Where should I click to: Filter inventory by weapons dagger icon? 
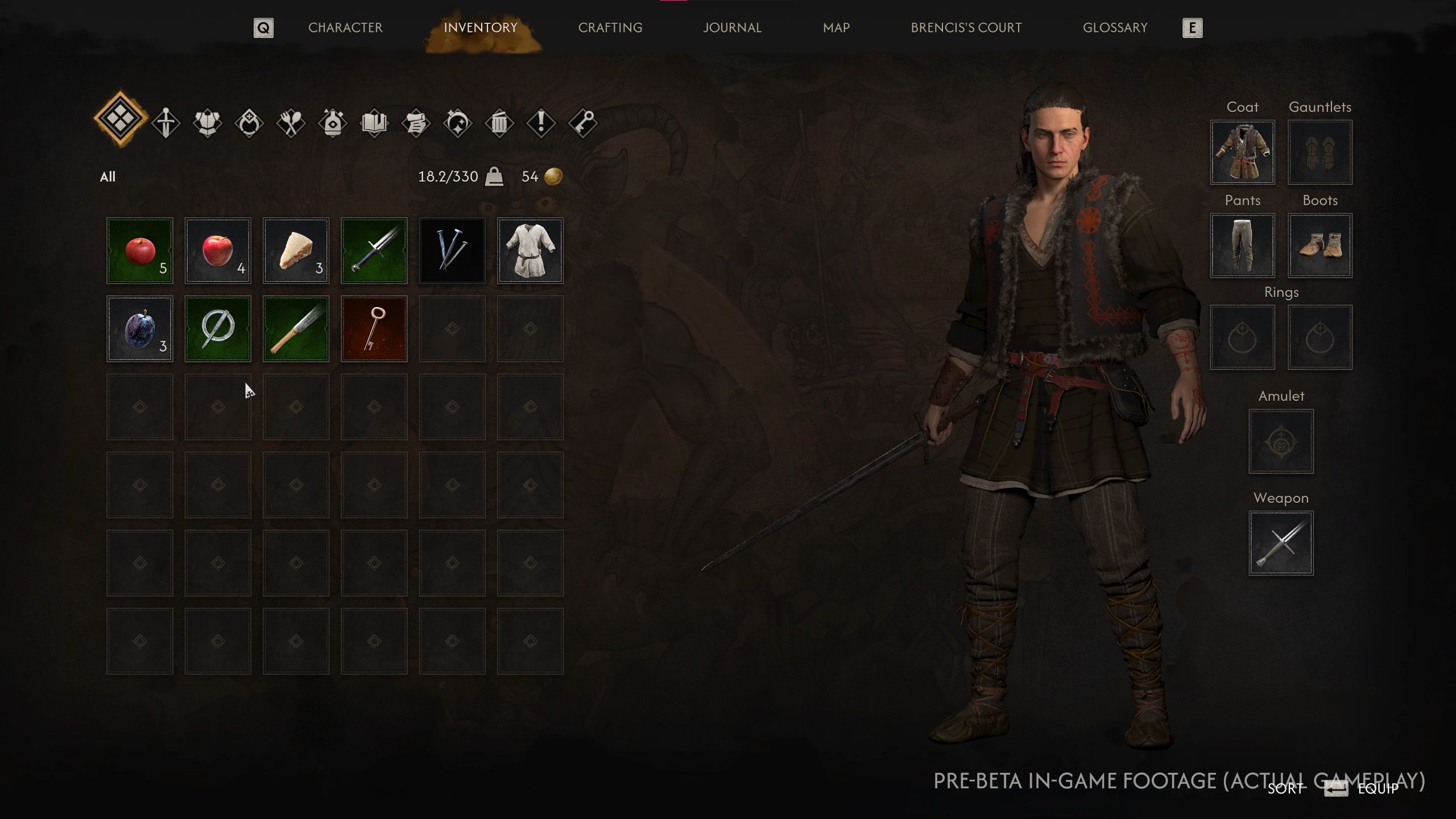tap(166, 122)
